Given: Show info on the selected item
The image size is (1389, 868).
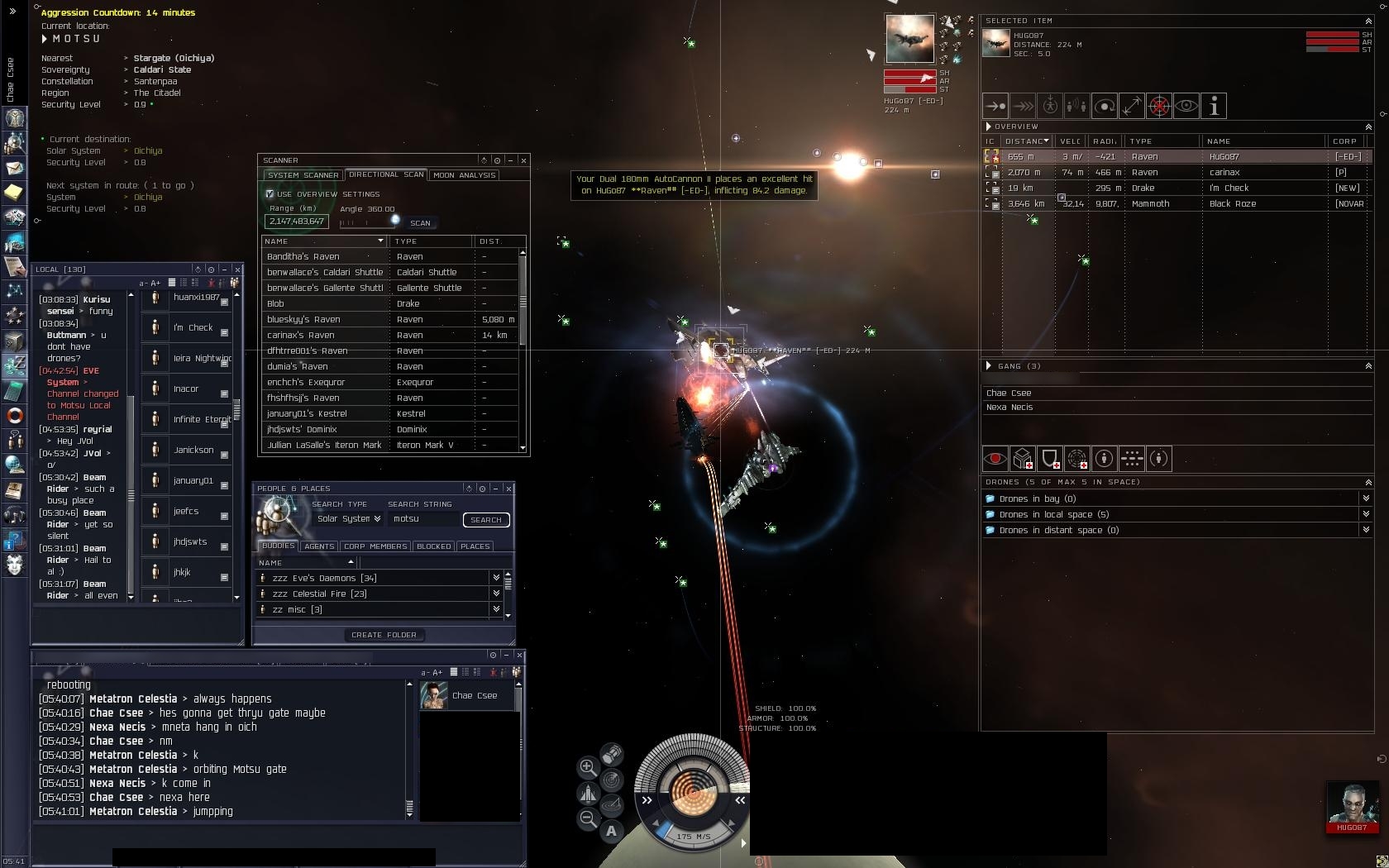Looking at the screenshot, I should point(1214,106).
